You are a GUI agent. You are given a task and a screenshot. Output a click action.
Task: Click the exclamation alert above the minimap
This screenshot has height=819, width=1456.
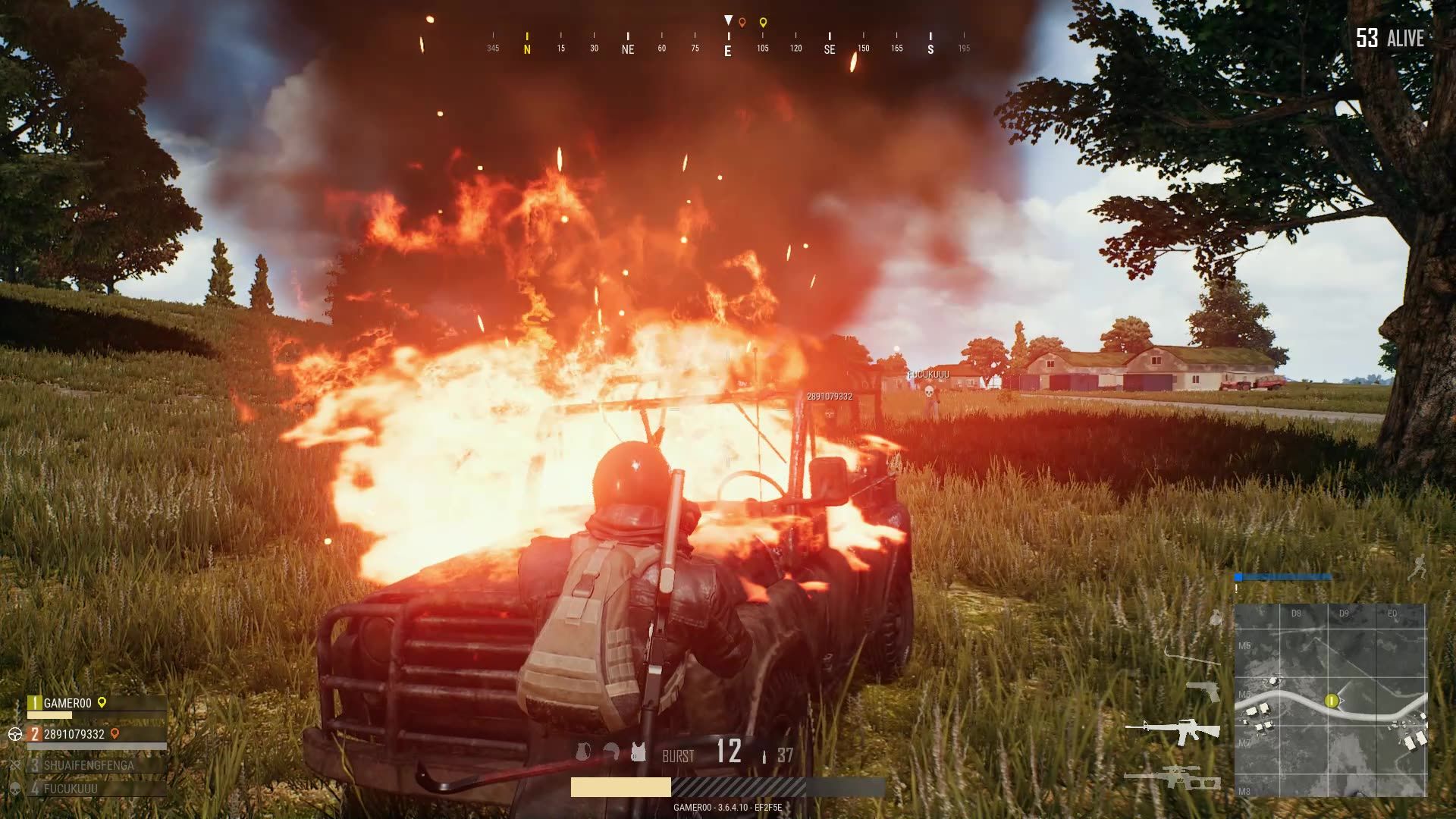click(x=1236, y=588)
